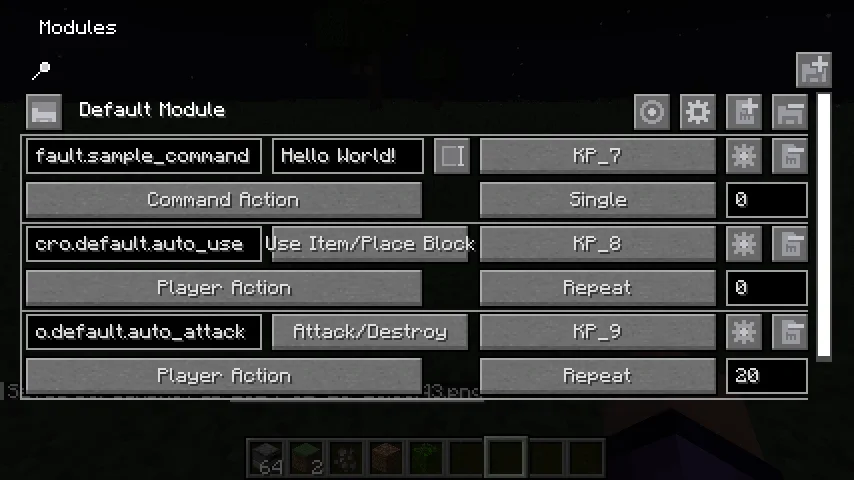Click the circular target icon in module header

tap(652, 112)
